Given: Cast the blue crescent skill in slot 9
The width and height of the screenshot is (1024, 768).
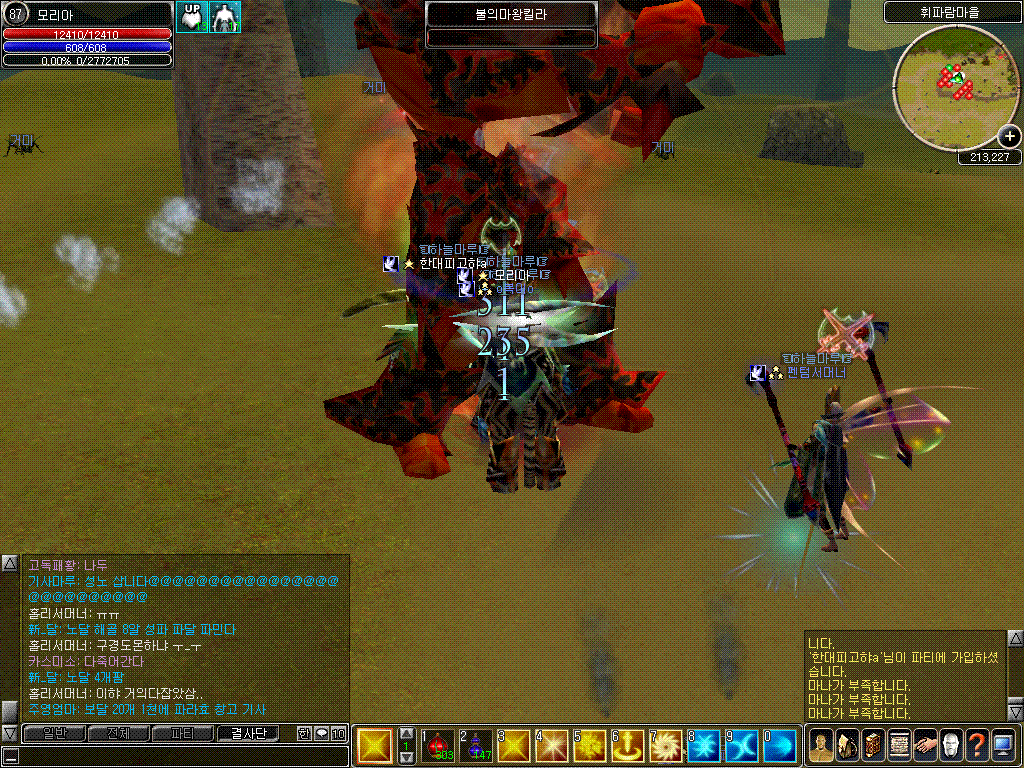Looking at the screenshot, I should (742, 745).
